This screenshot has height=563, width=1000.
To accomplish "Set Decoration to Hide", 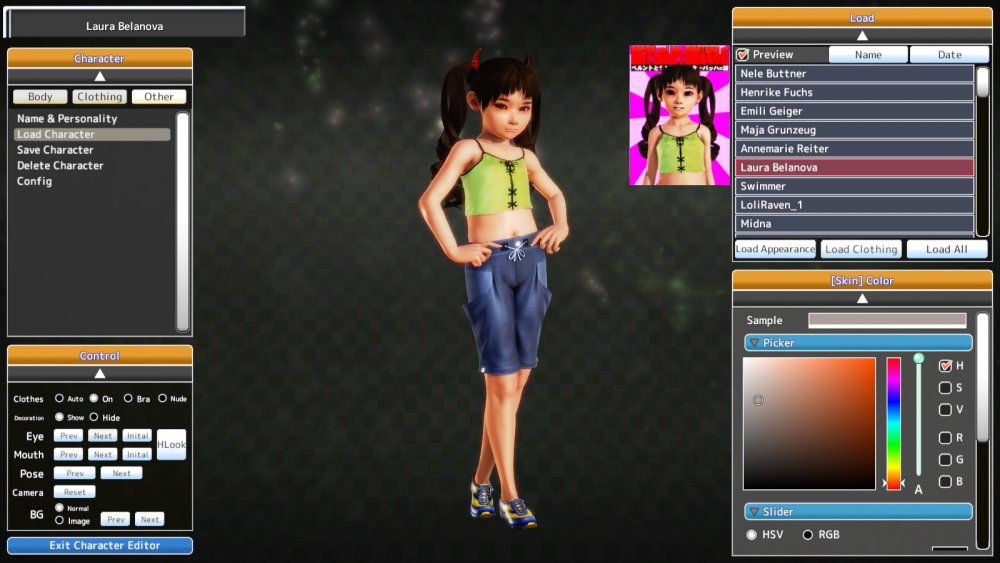I will (94, 418).
